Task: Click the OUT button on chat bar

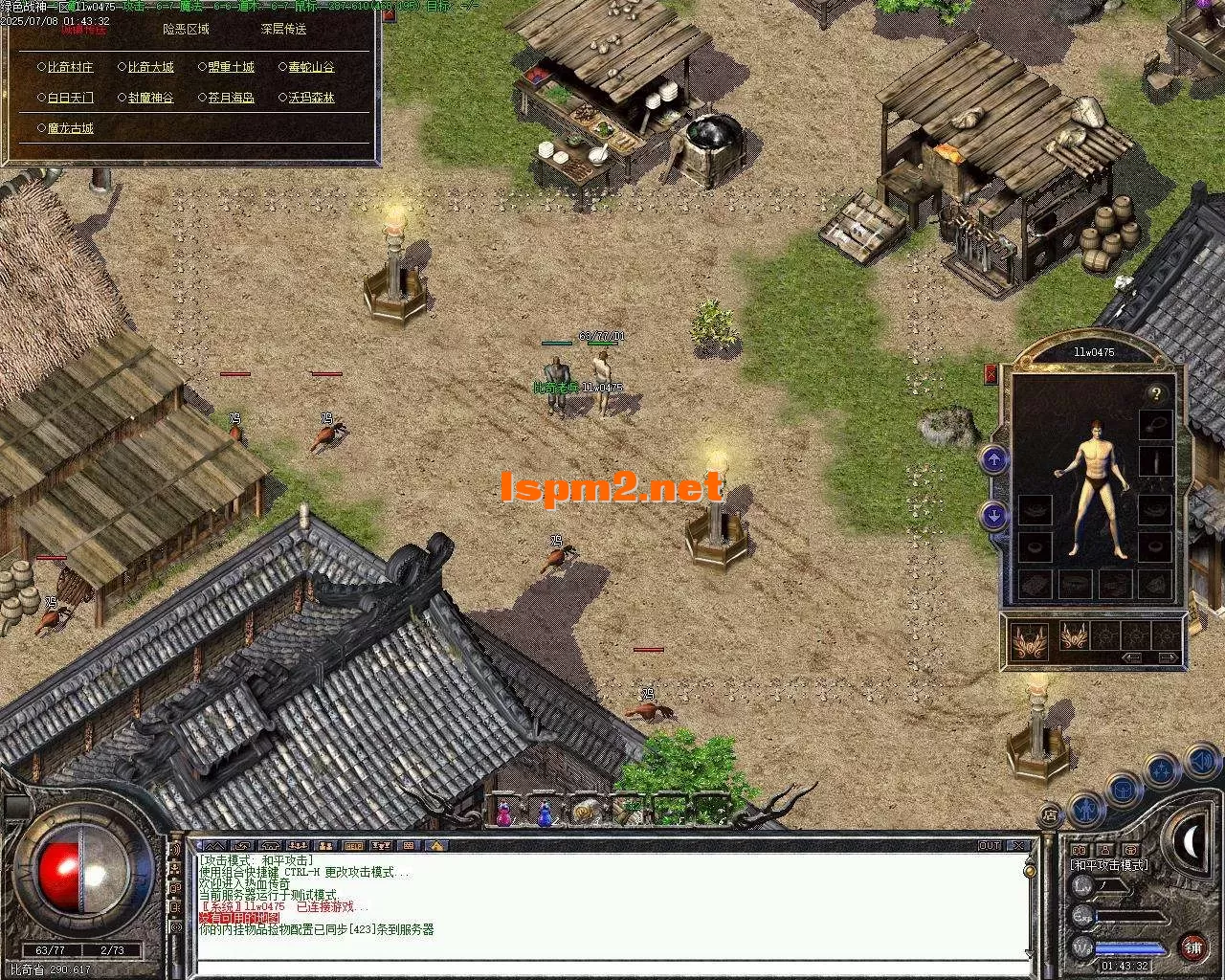Action: tap(990, 846)
